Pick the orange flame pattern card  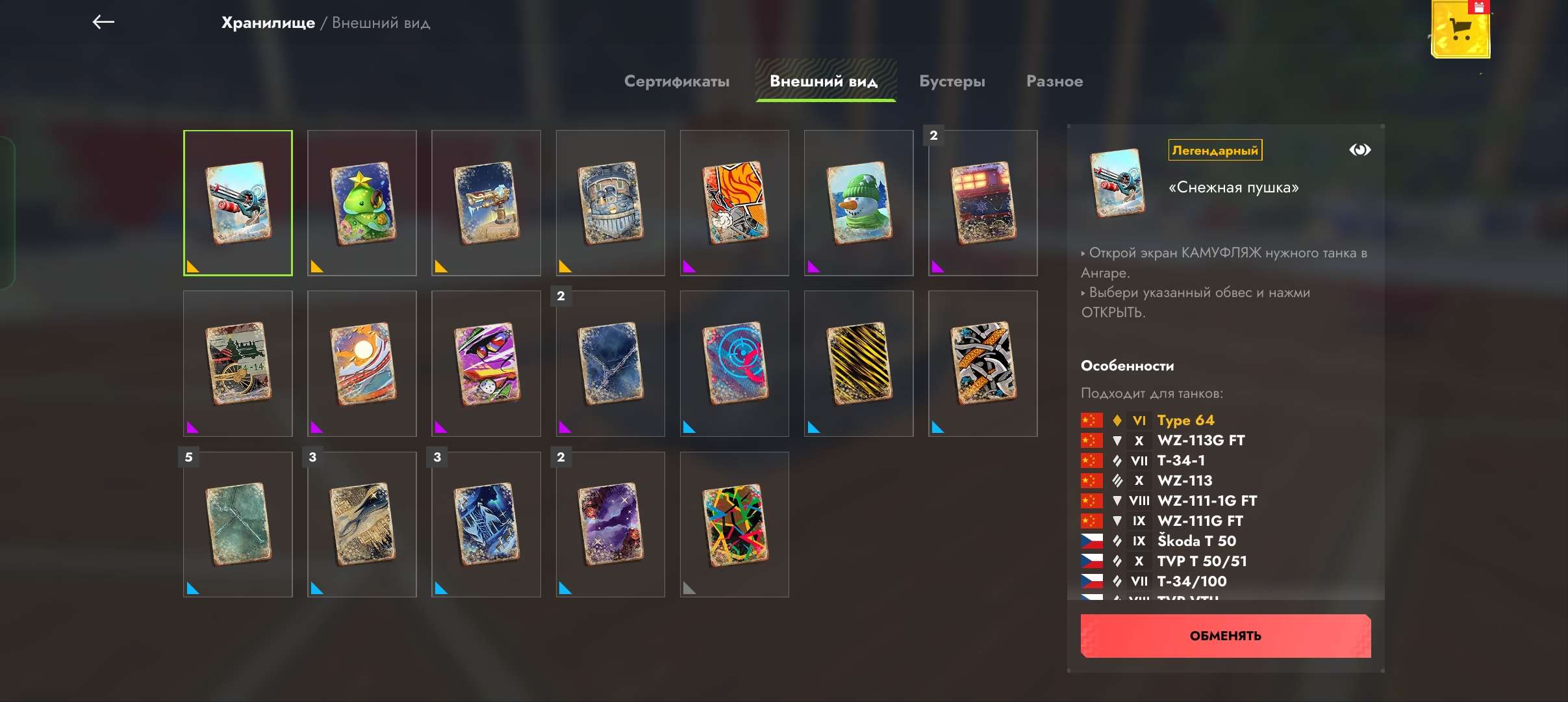pyautogui.click(x=734, y=203)
